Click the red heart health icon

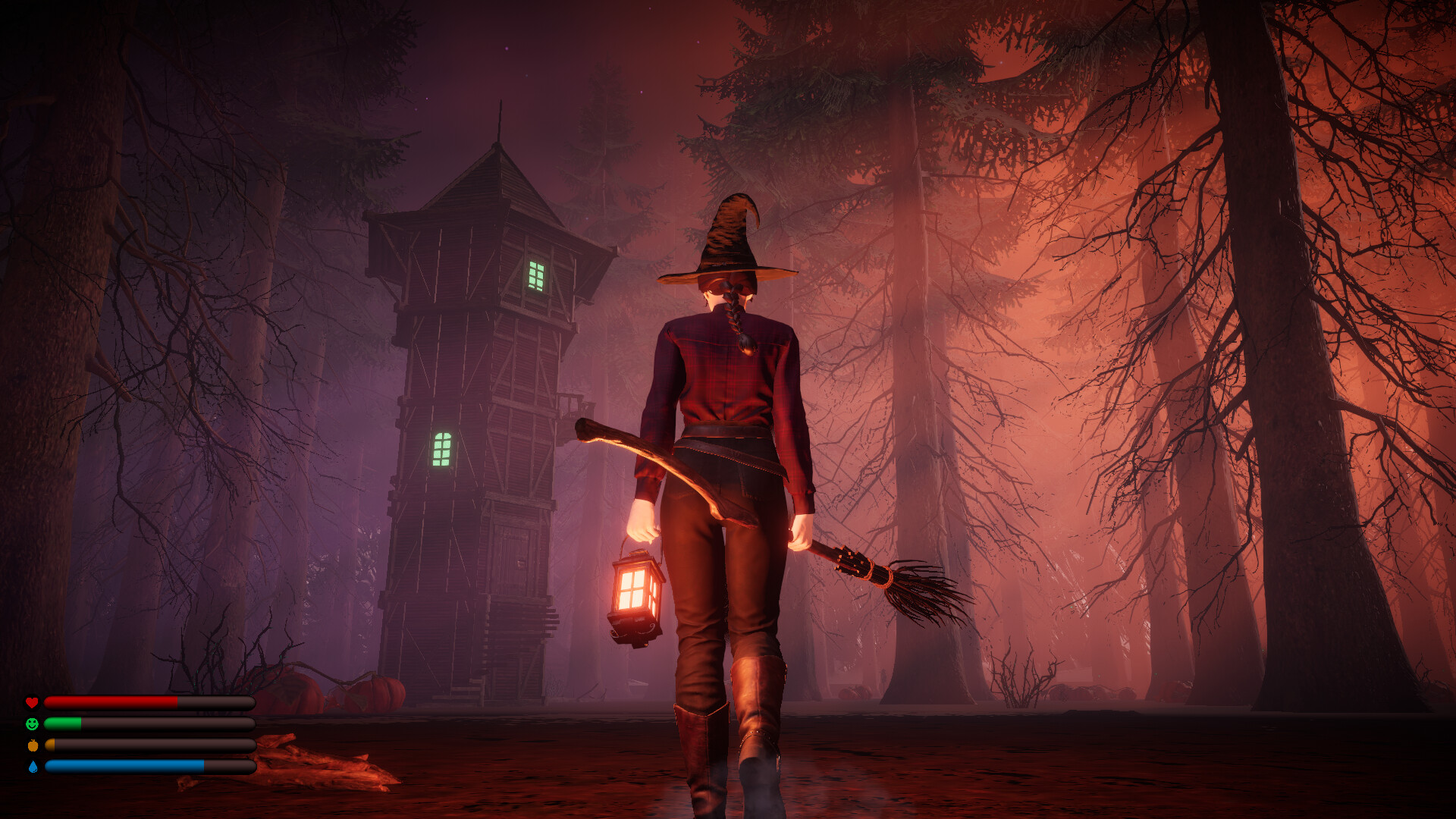point(31,701)
